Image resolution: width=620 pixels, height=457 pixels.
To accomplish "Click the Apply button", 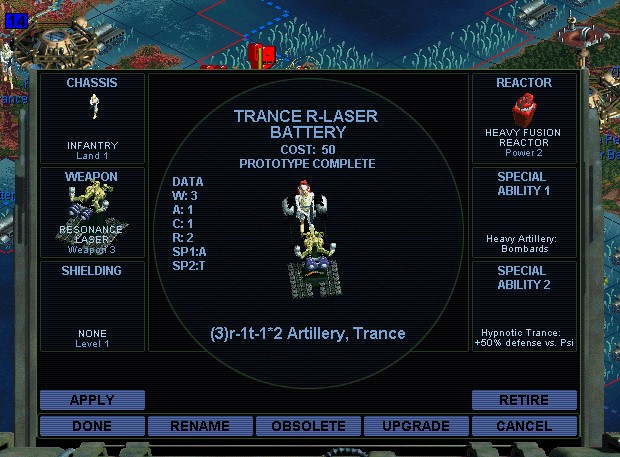I will point(92,400).
